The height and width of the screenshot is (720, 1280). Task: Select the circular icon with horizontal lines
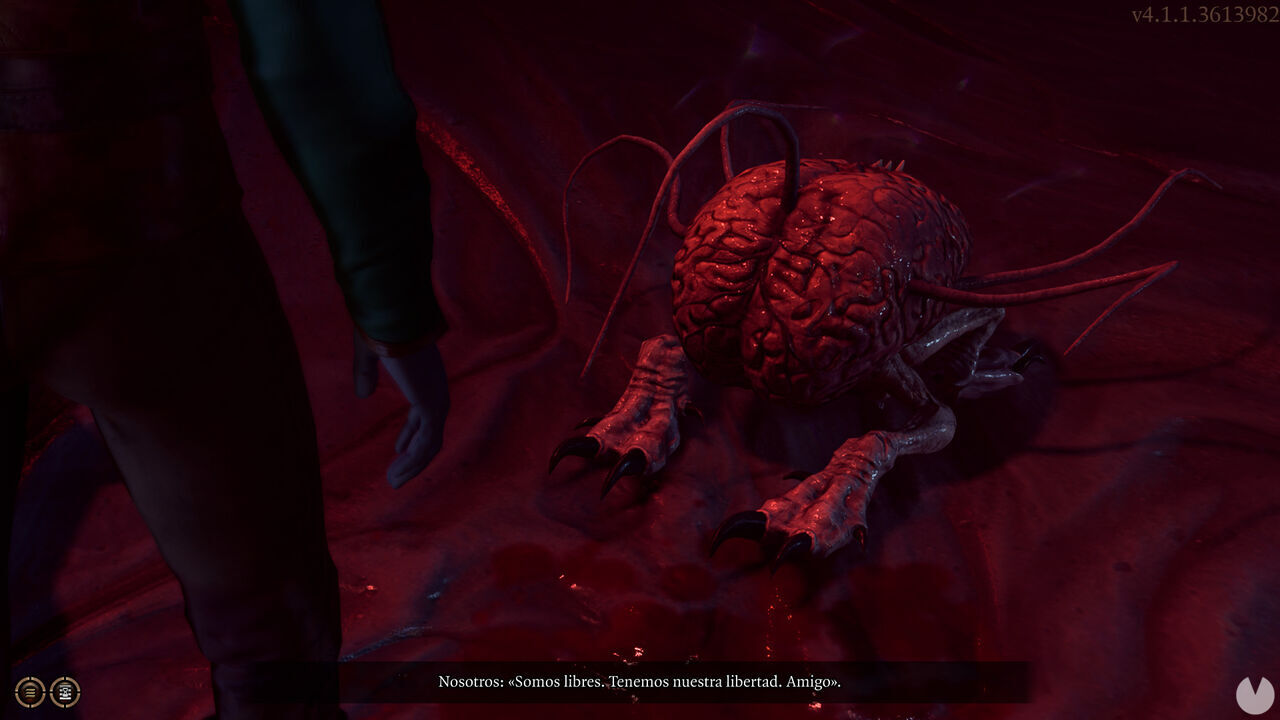click(x=29, y=692)
